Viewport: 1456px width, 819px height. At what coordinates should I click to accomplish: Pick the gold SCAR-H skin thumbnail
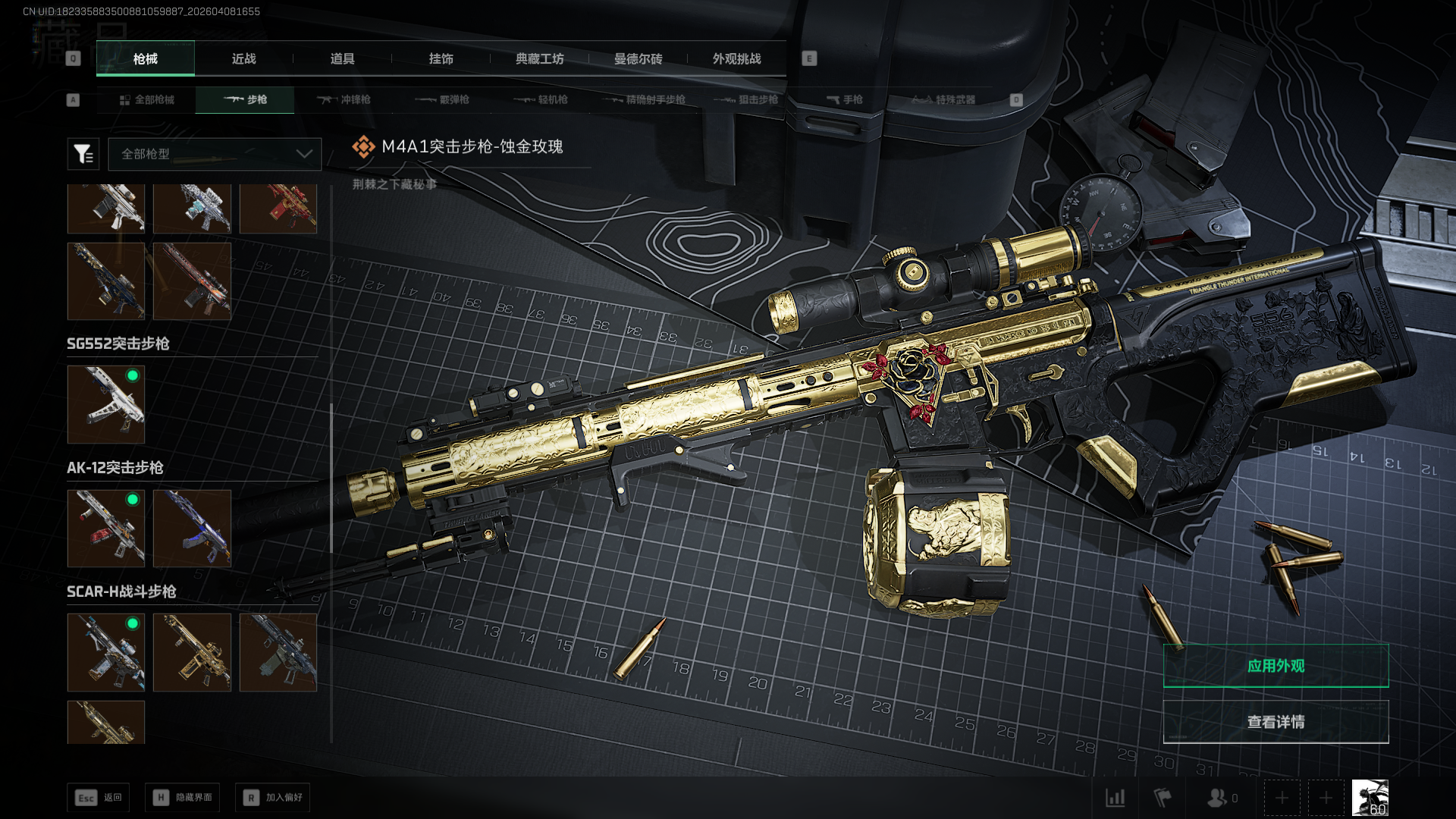pos(192,652)
